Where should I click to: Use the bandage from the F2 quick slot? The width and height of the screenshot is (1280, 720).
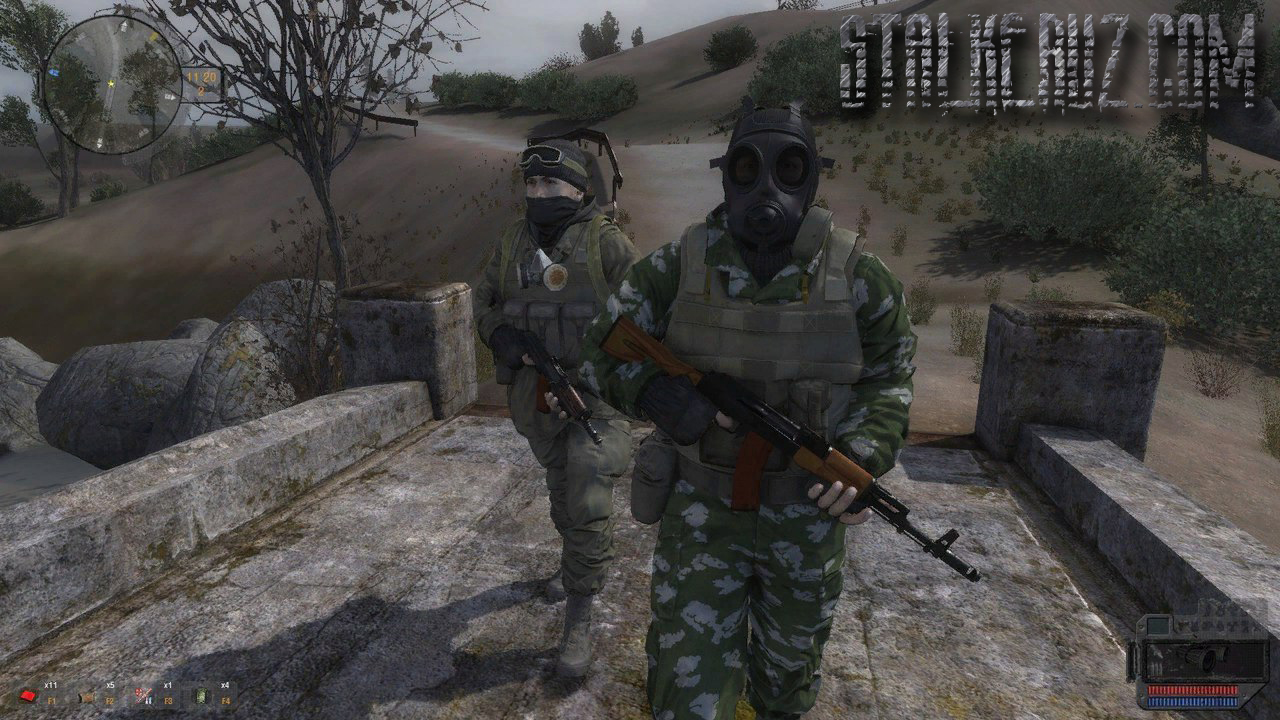tap(86, 697)
